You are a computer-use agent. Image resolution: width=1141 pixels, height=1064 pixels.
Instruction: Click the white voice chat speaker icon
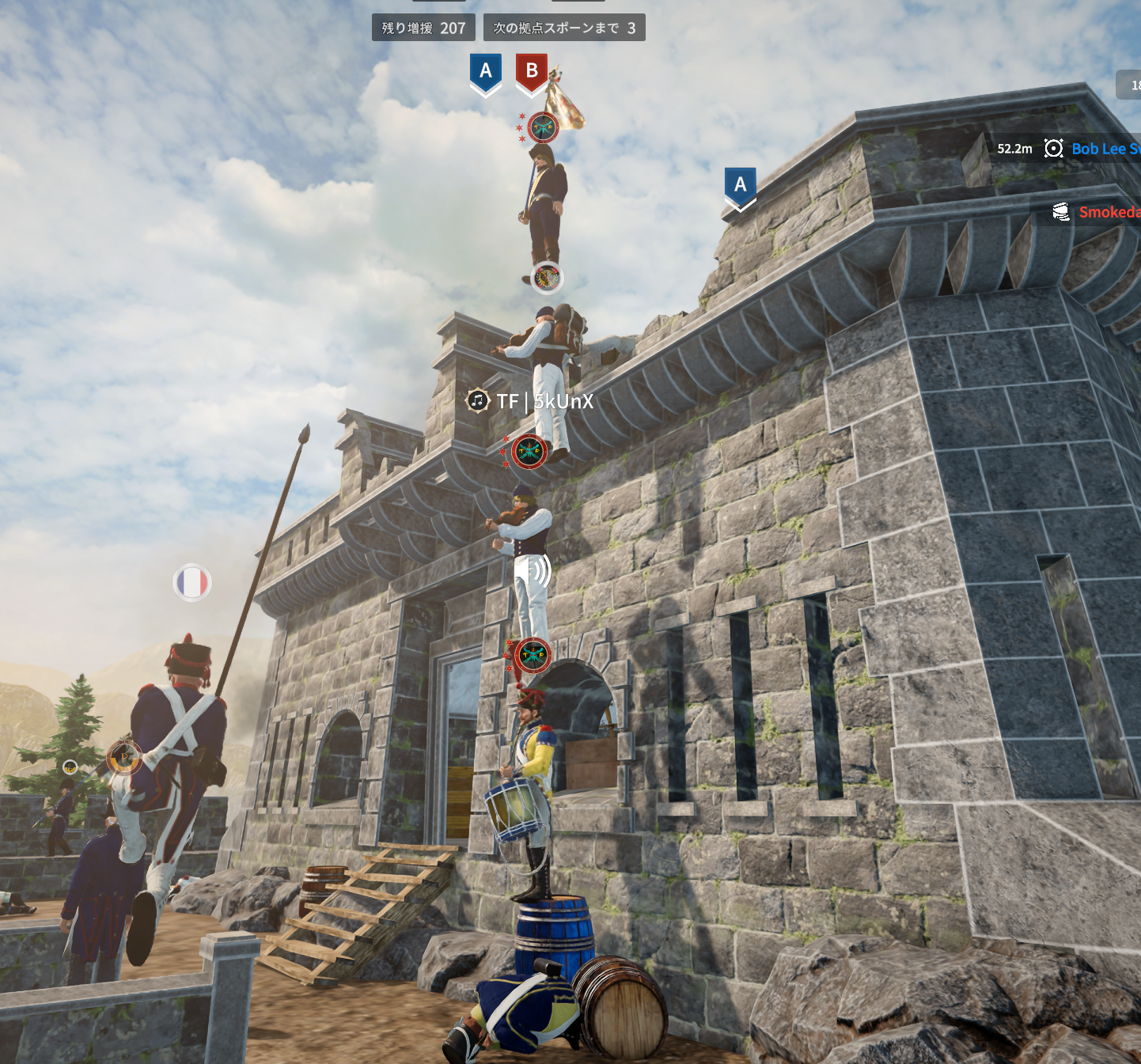pyautogui.click(x=533, y=570)
